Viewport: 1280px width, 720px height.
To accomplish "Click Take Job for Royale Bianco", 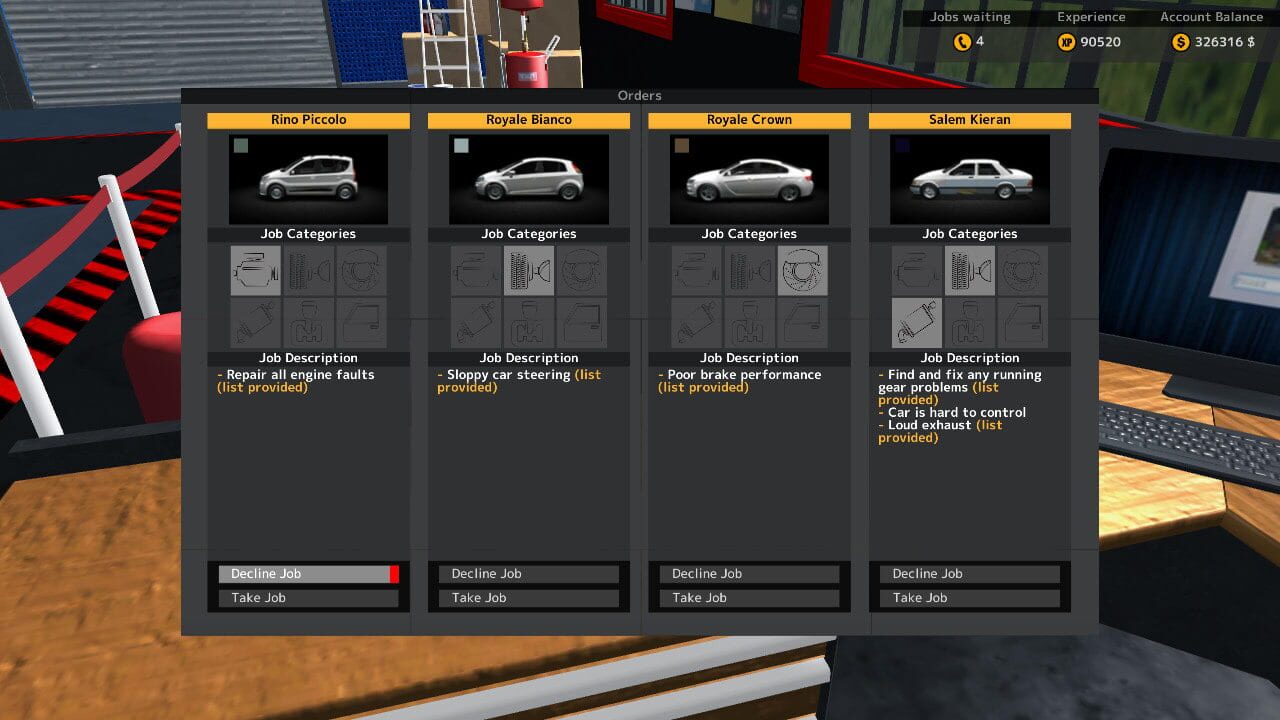I will (528, 597).
